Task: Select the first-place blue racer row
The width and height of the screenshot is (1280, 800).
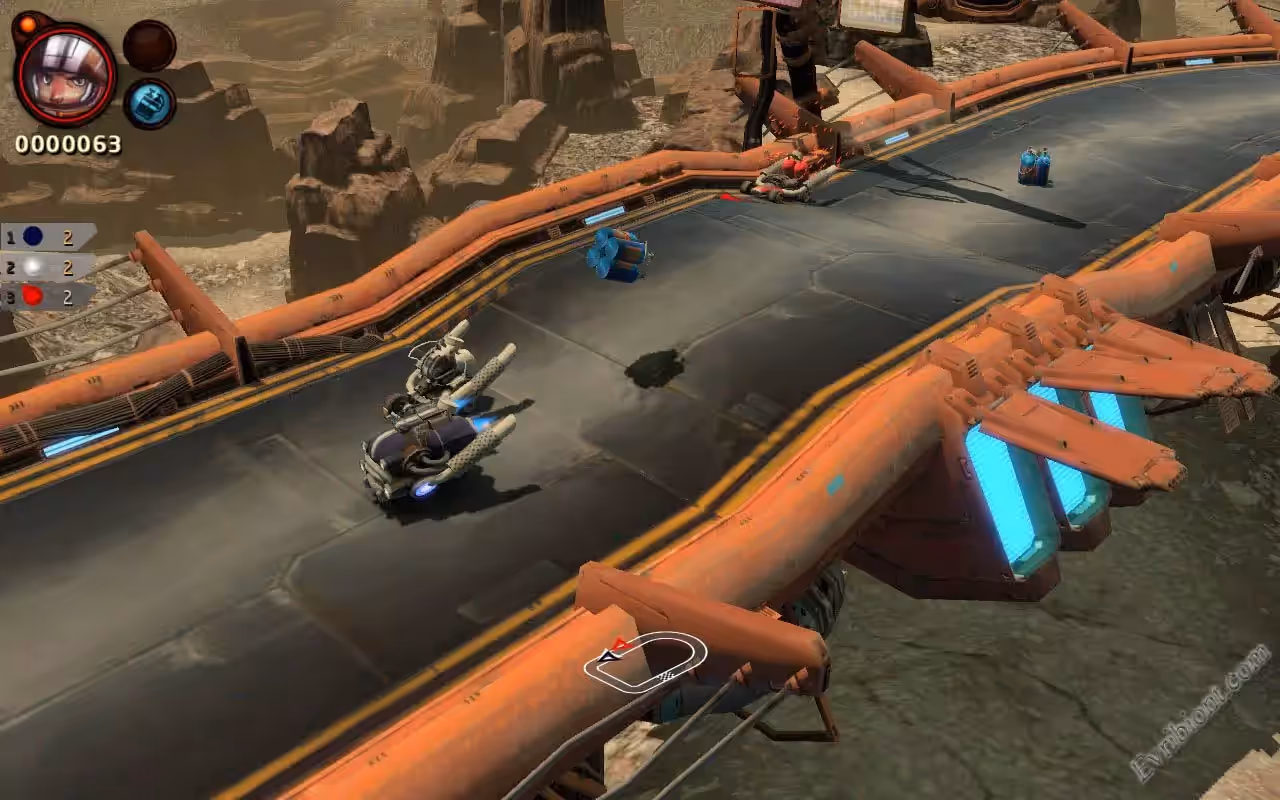Action: [x=48, y=237]
